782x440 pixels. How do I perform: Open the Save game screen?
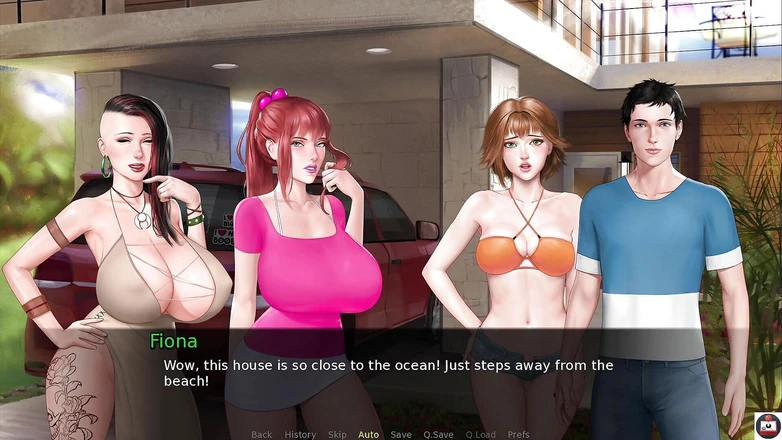tap(401, 434)
